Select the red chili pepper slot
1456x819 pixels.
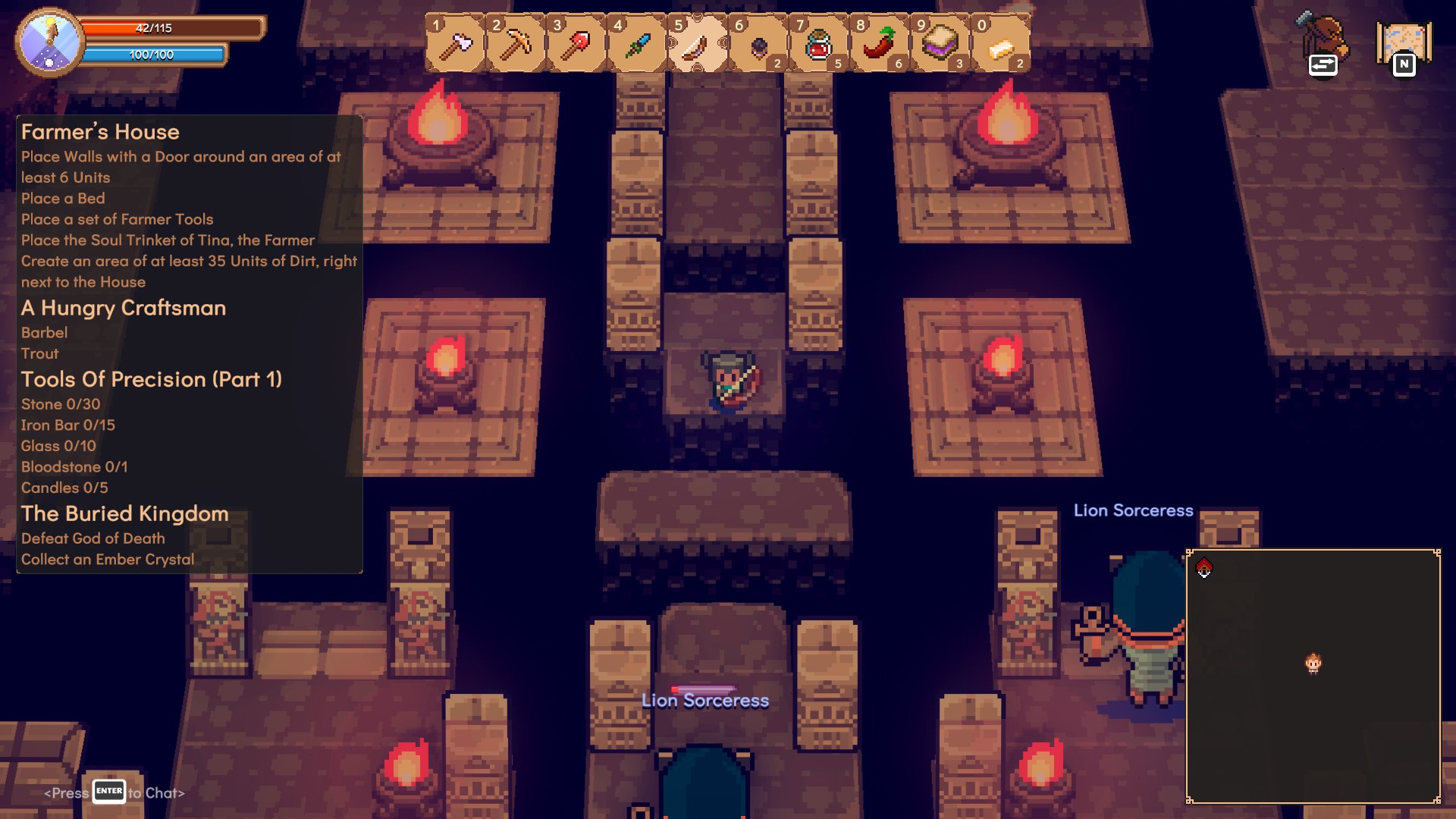(x=880, y=45)
